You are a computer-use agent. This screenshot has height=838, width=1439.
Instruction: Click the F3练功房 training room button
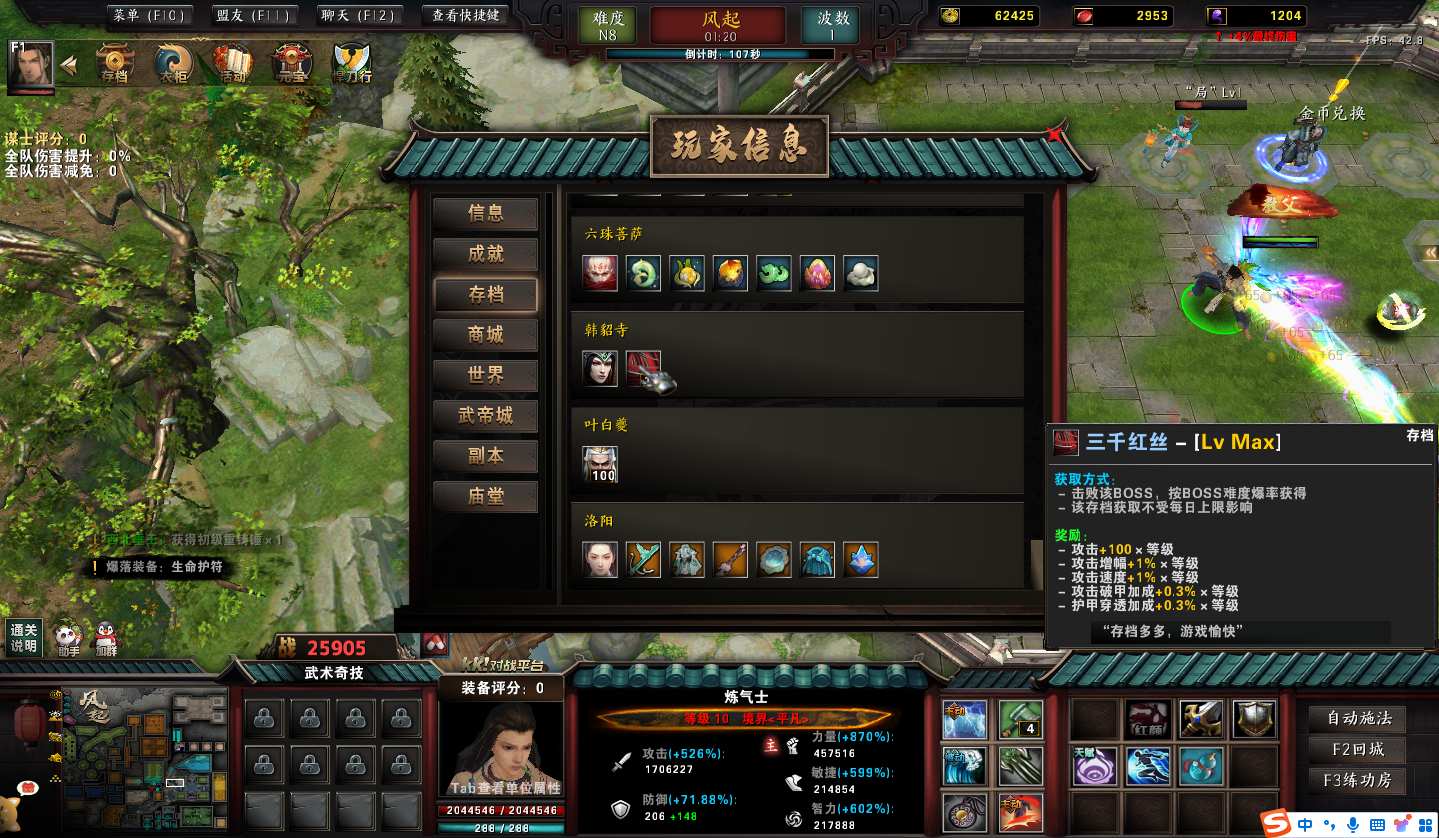pos(1357,780)
